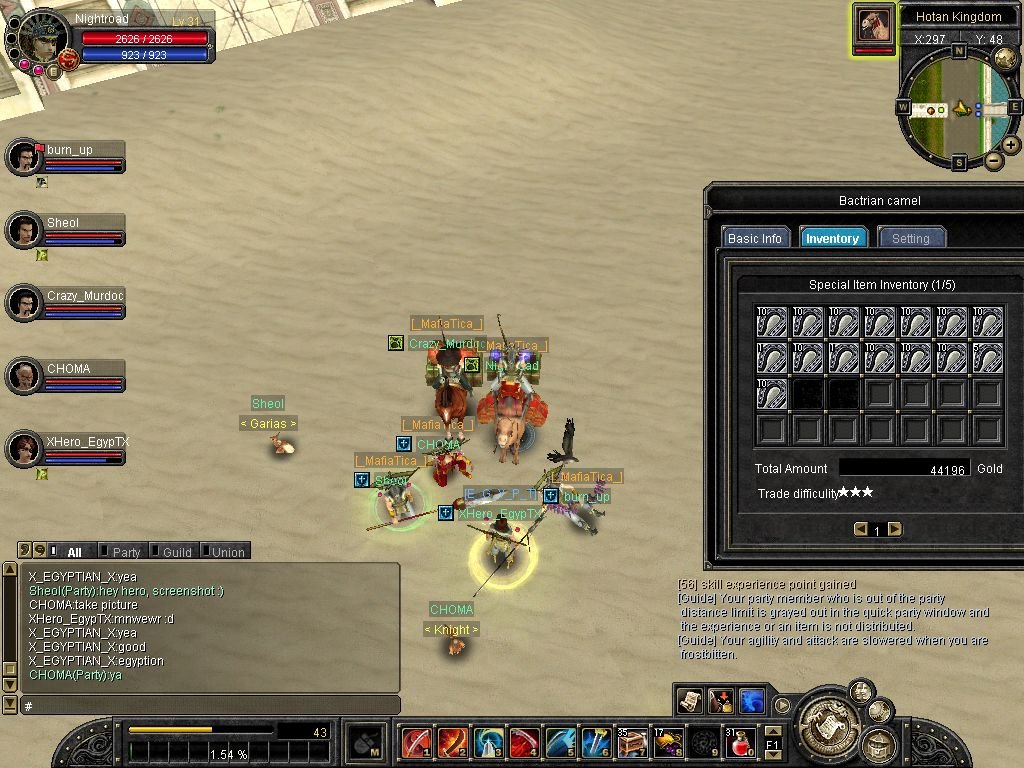1024x768 pixels.
Task: Activate the treasure chest item in slot 7
Action: point(632,742)
